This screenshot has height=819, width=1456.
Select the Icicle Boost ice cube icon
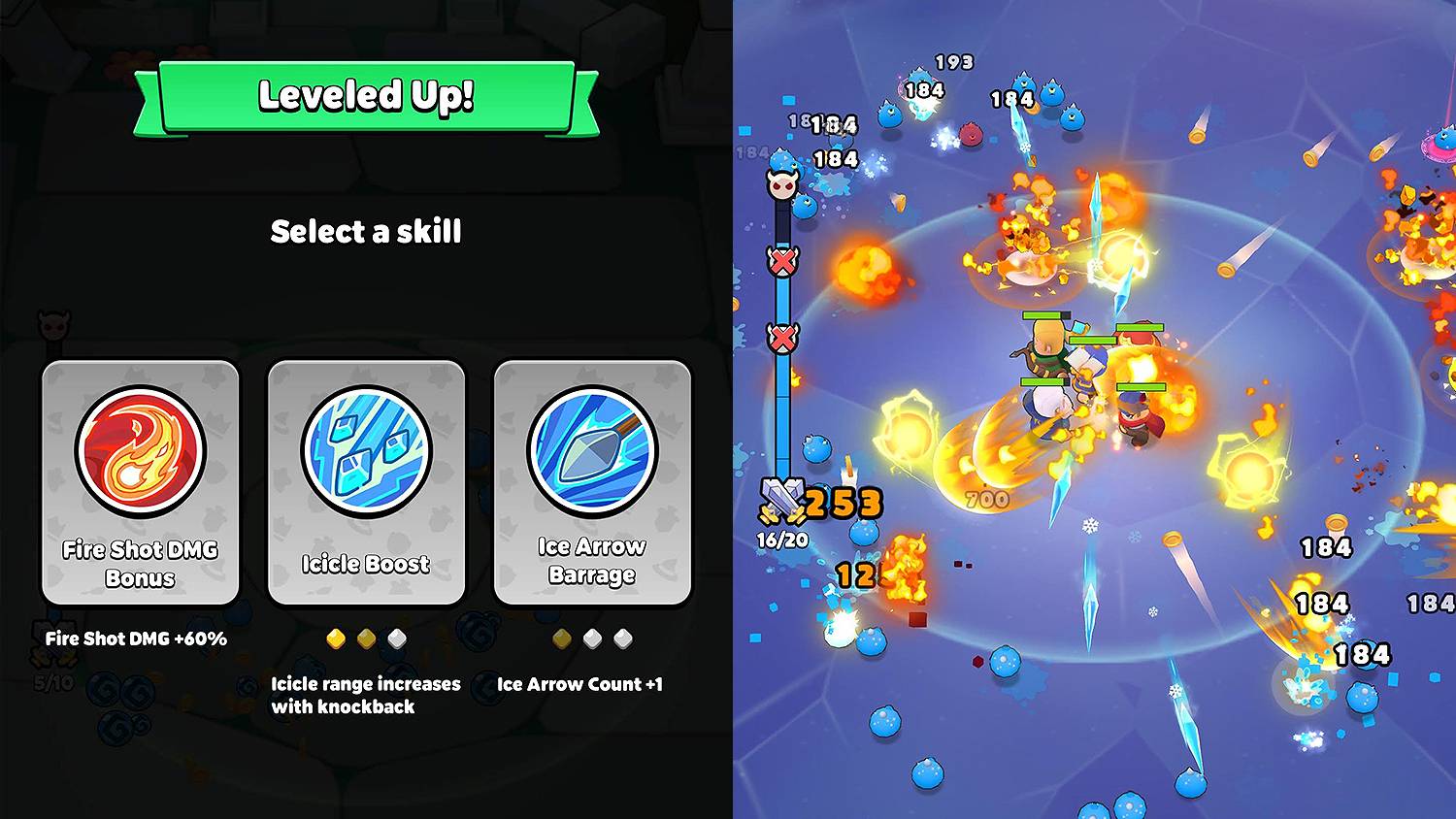click(366, 448)
